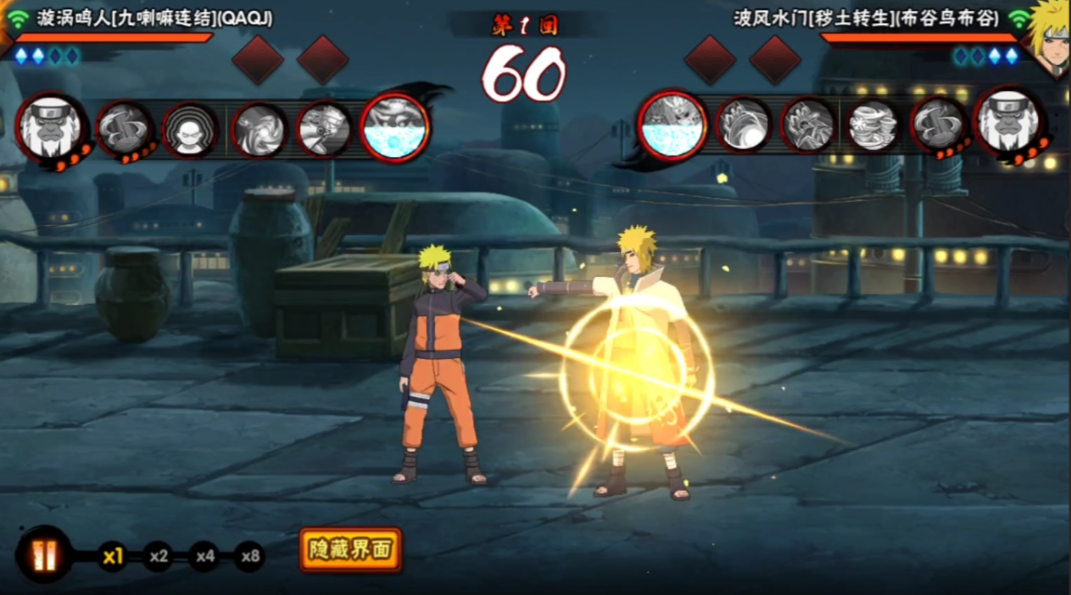Hide the interface with the 隐藏界面 button

[350, 550]
